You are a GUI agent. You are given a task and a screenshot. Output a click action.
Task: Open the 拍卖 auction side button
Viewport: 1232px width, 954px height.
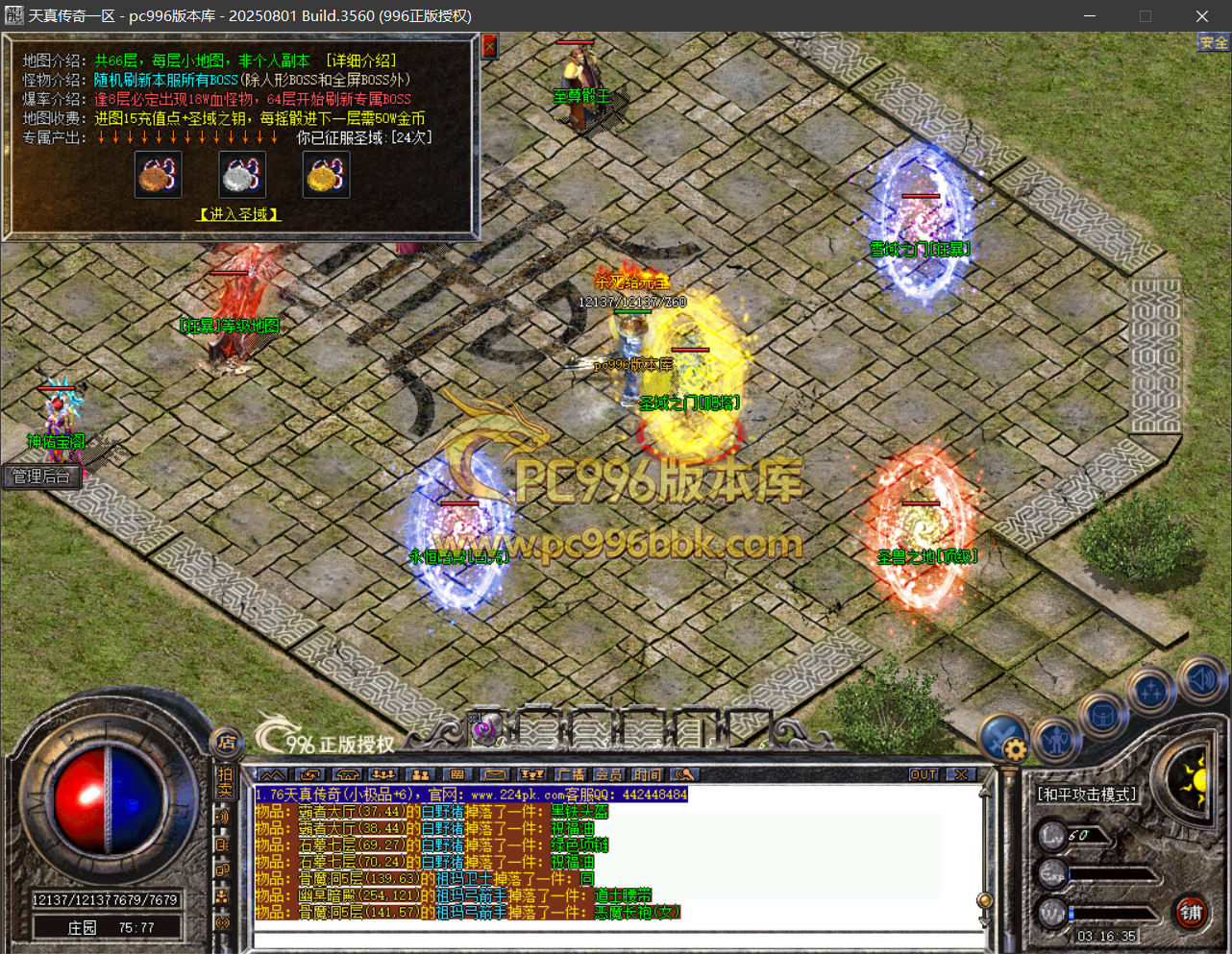pos(225,781)
